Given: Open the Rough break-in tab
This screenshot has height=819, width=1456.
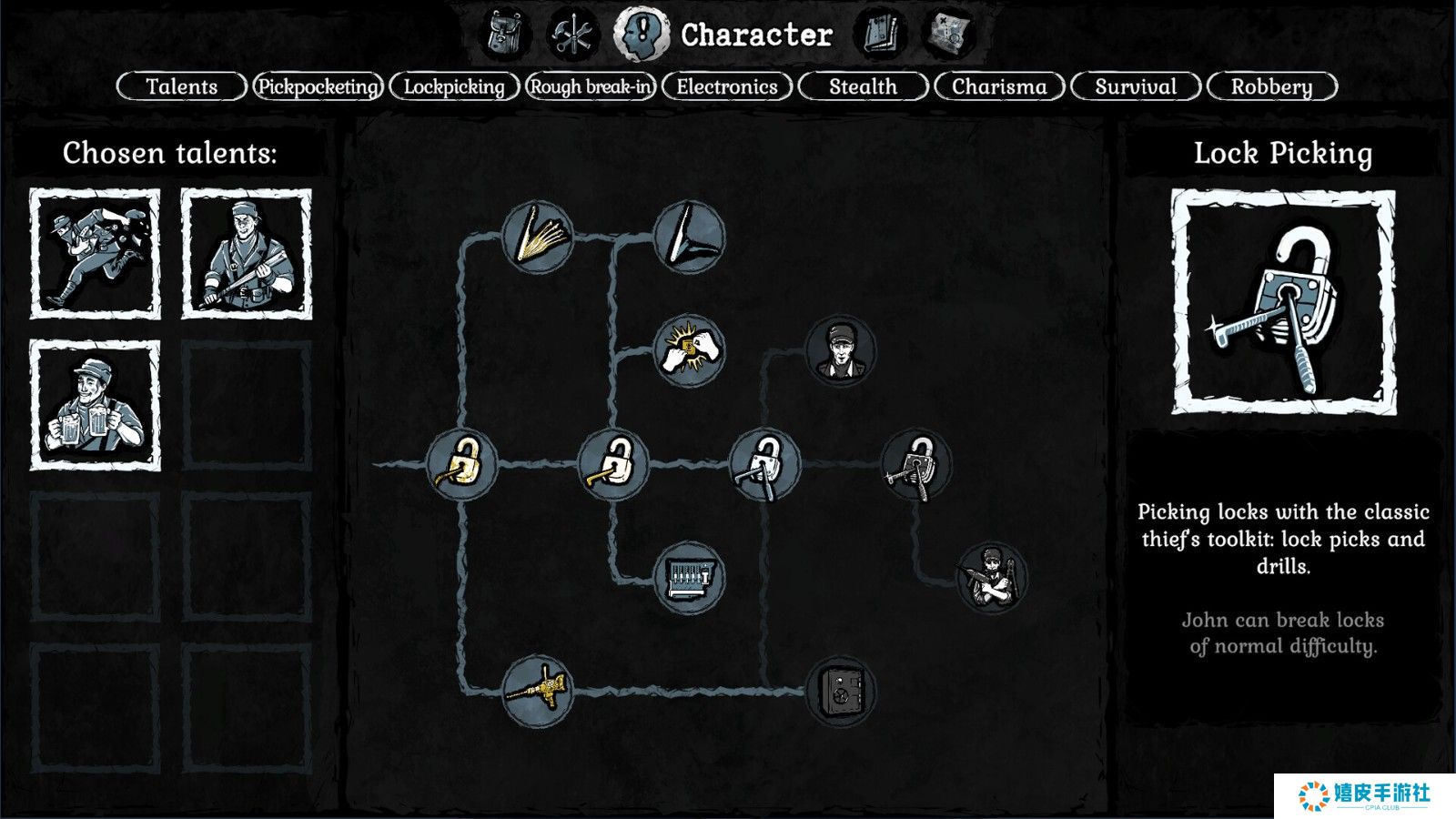Looking at the screenshot, I should (591, 86).
